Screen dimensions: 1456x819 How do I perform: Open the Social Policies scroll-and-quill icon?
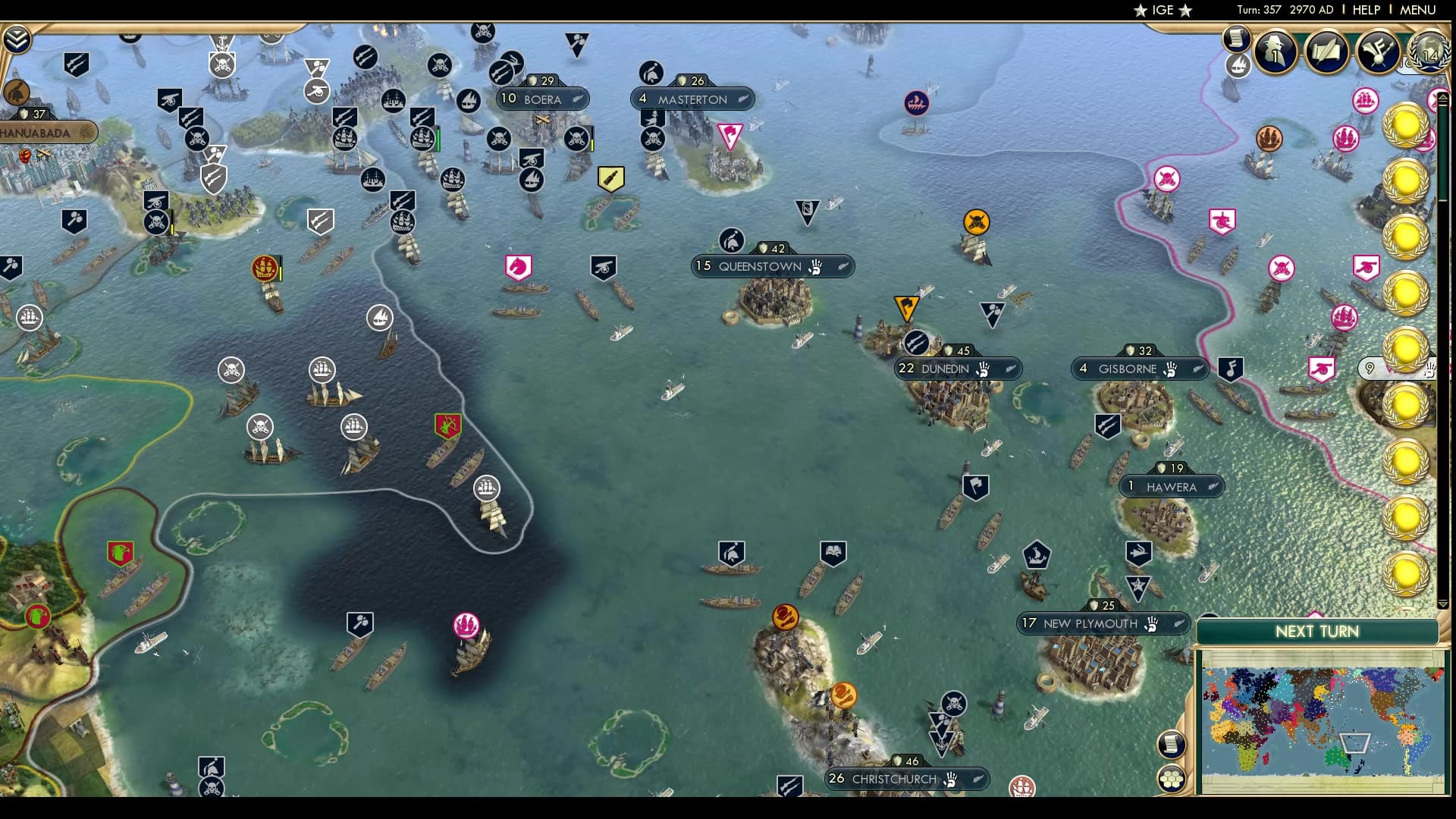click(1325, 52)
